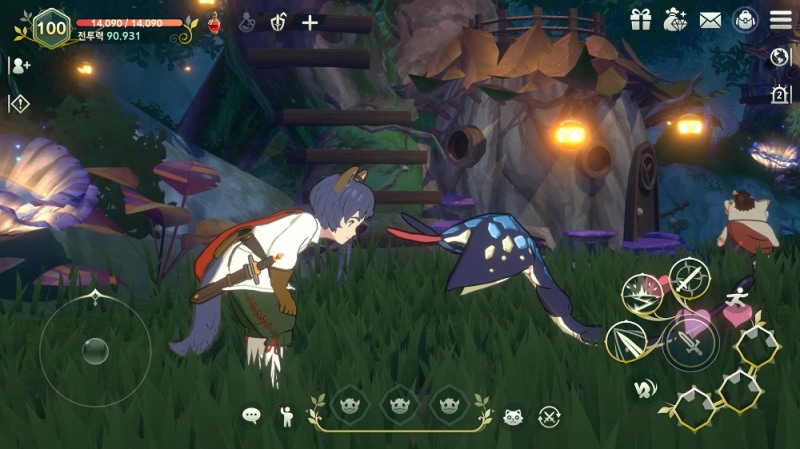Viewport: 800px width, 449px height.
Task: Open the cat face pet icon
Action: (513, 415)
